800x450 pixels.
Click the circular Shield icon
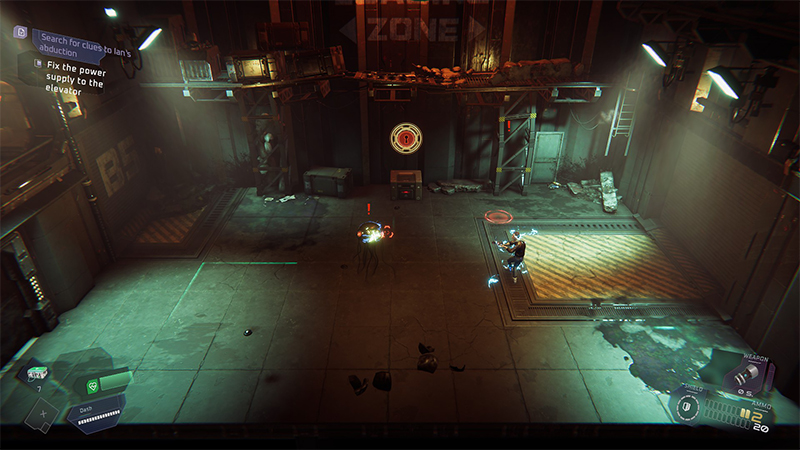687,408
